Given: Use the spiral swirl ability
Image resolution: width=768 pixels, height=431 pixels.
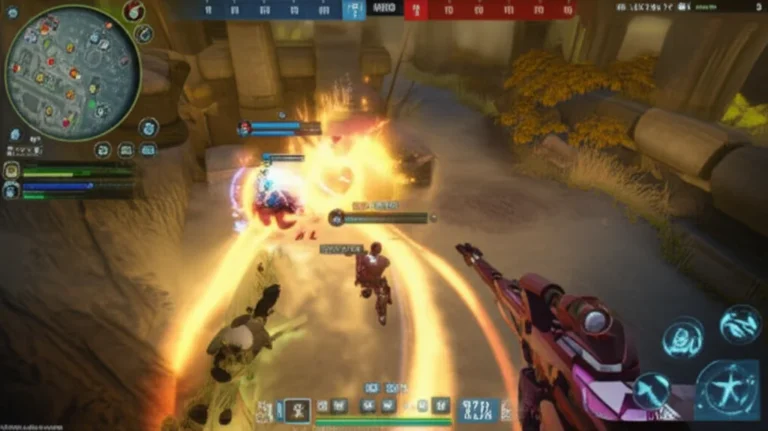Looking at the screenshot, I should coord(683,337).
